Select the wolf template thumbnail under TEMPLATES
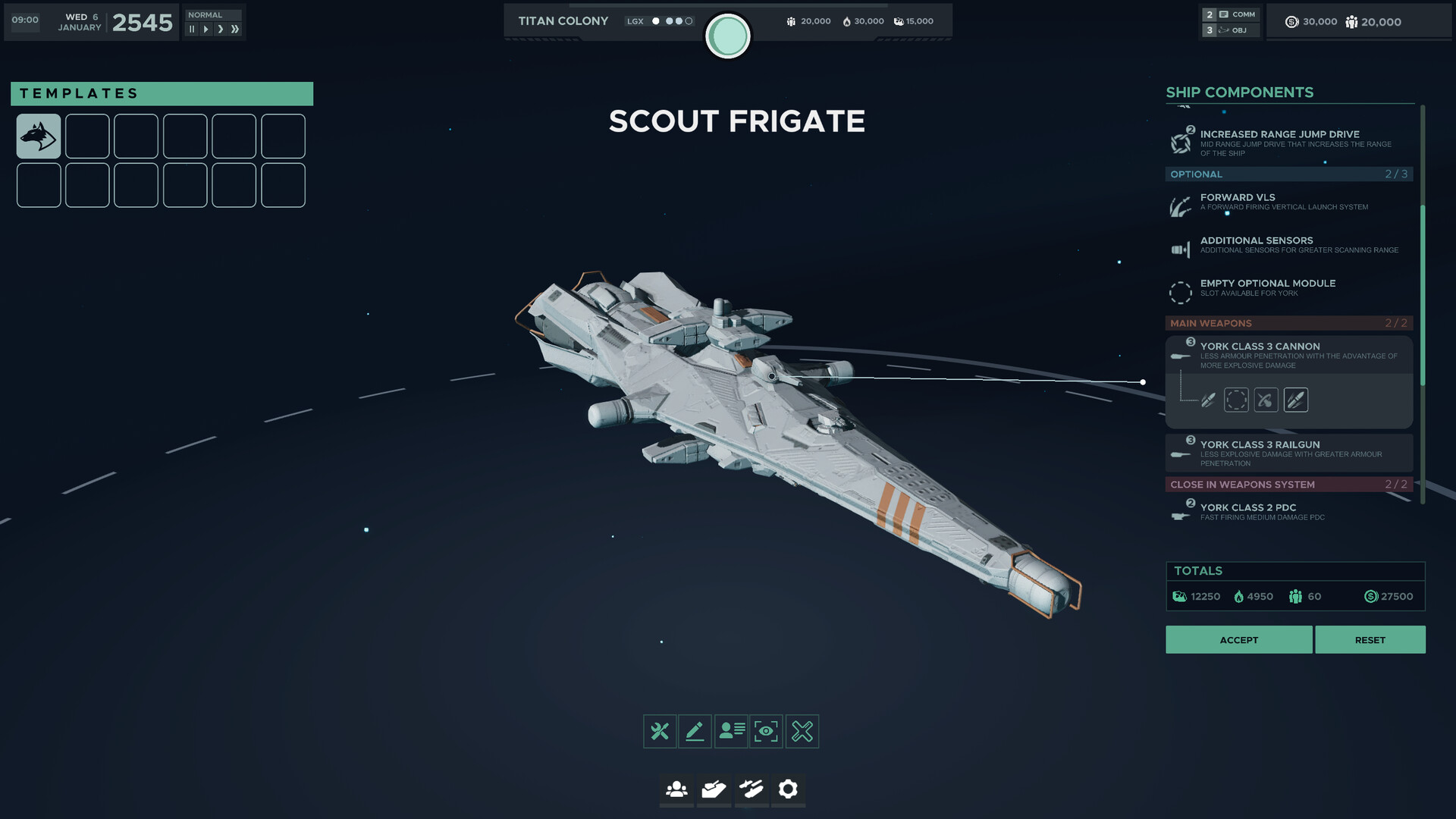1456x819 pixels. point(38,136)
